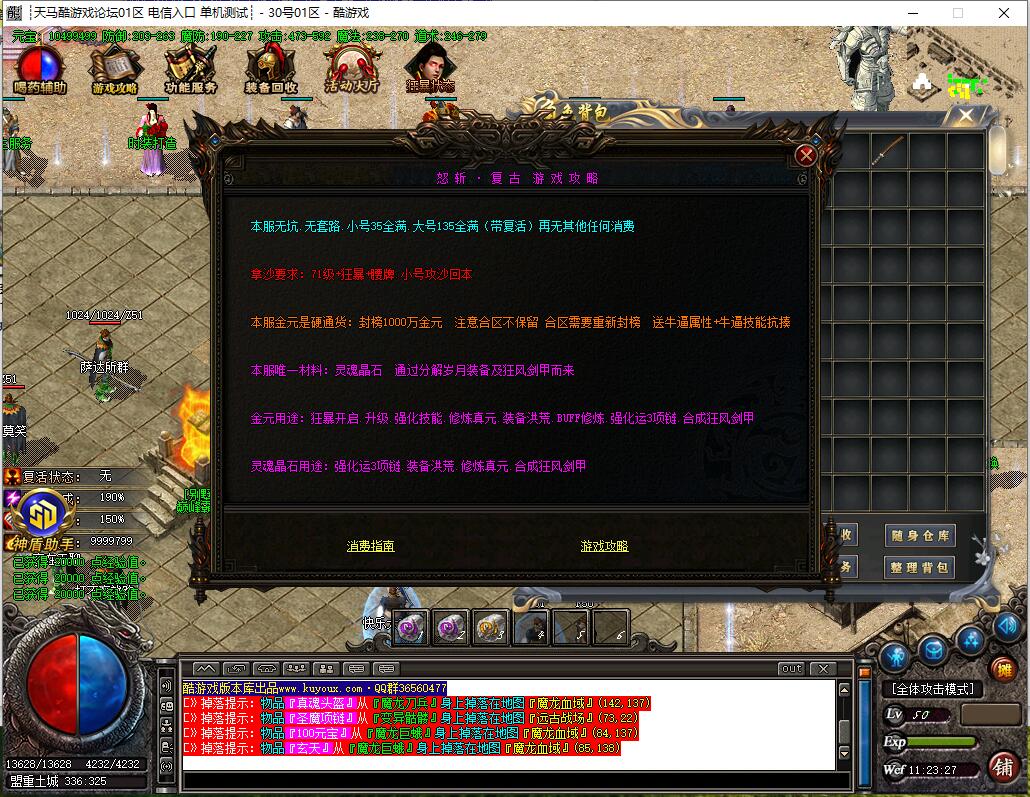Image resolution: width=1030 pixels, height=797 pixels.
Task: Open 装备回收 helmet icon
Action: (270, 68)
